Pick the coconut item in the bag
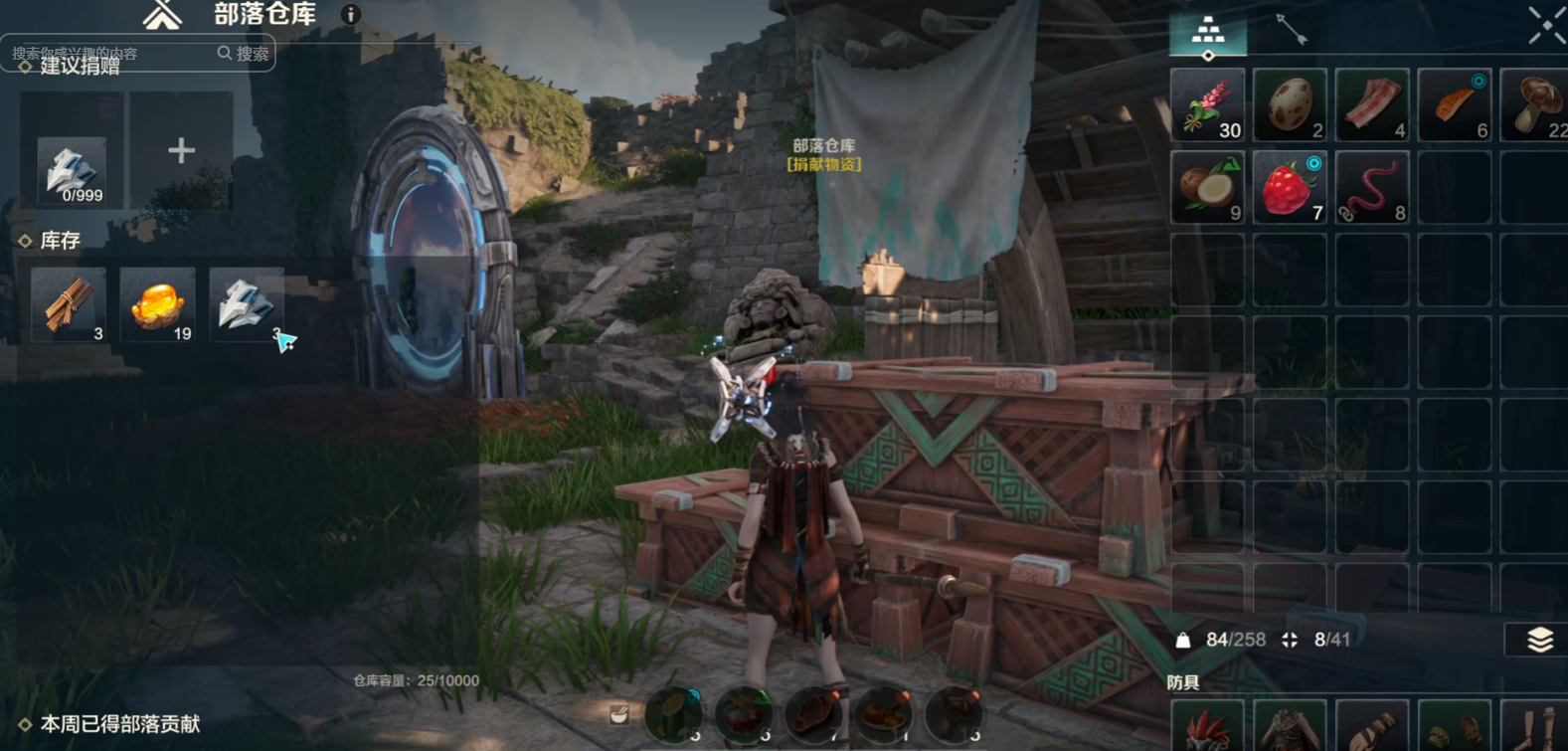 tap(1207, 187)
